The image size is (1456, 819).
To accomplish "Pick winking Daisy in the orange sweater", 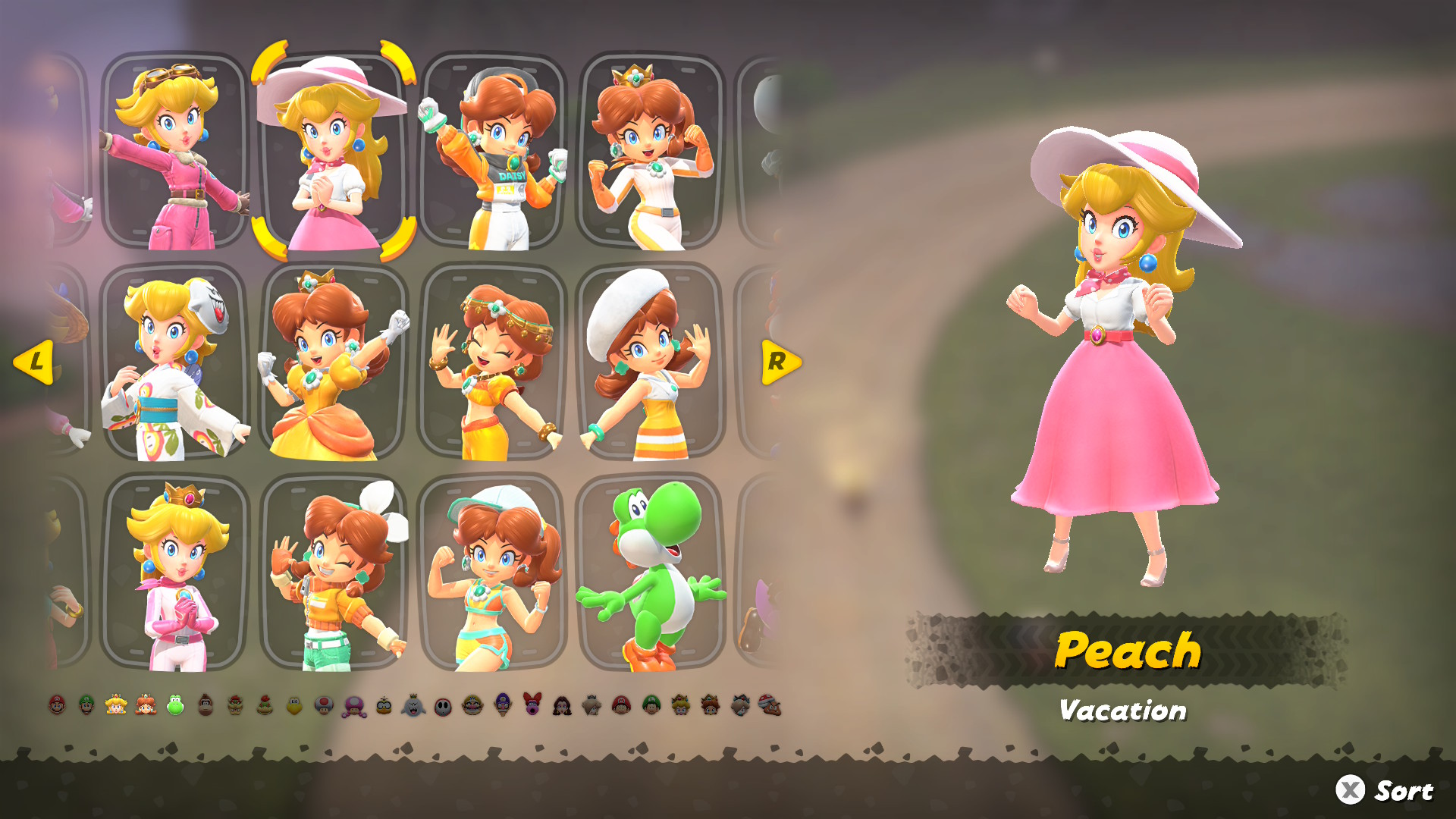I will [334, 573].
